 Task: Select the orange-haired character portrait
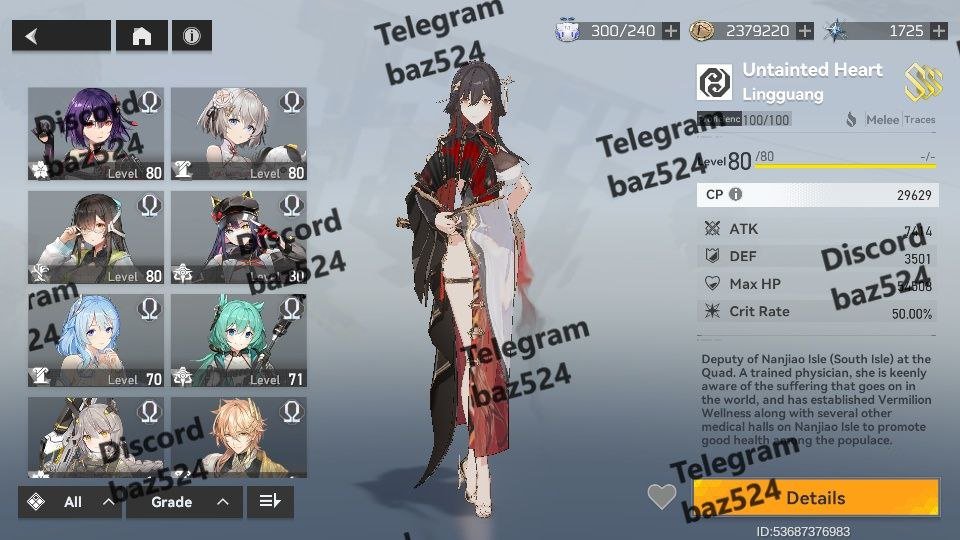239,437
